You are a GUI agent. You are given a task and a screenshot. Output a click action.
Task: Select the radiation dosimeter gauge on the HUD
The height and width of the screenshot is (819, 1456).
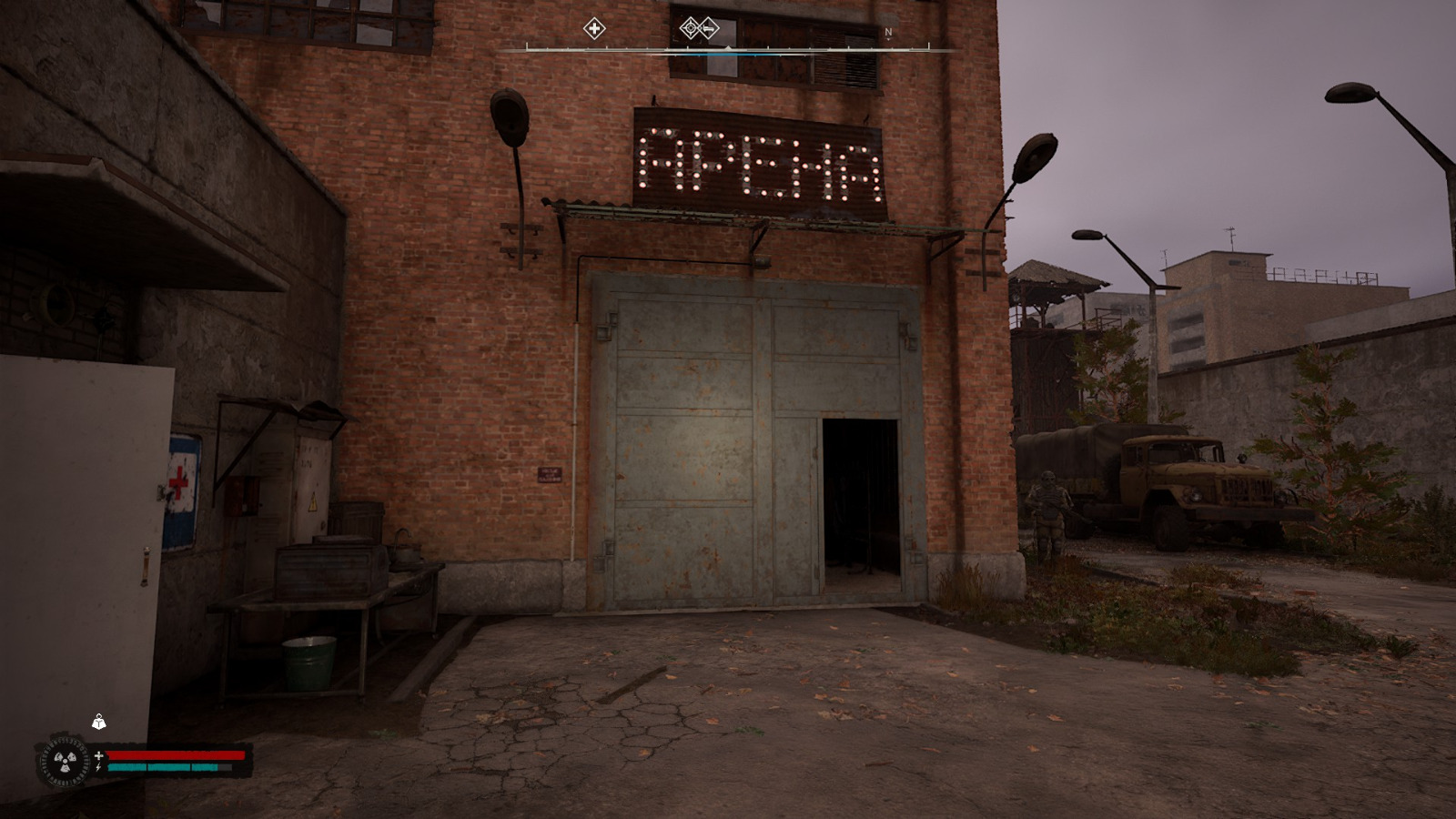[64, 762]
